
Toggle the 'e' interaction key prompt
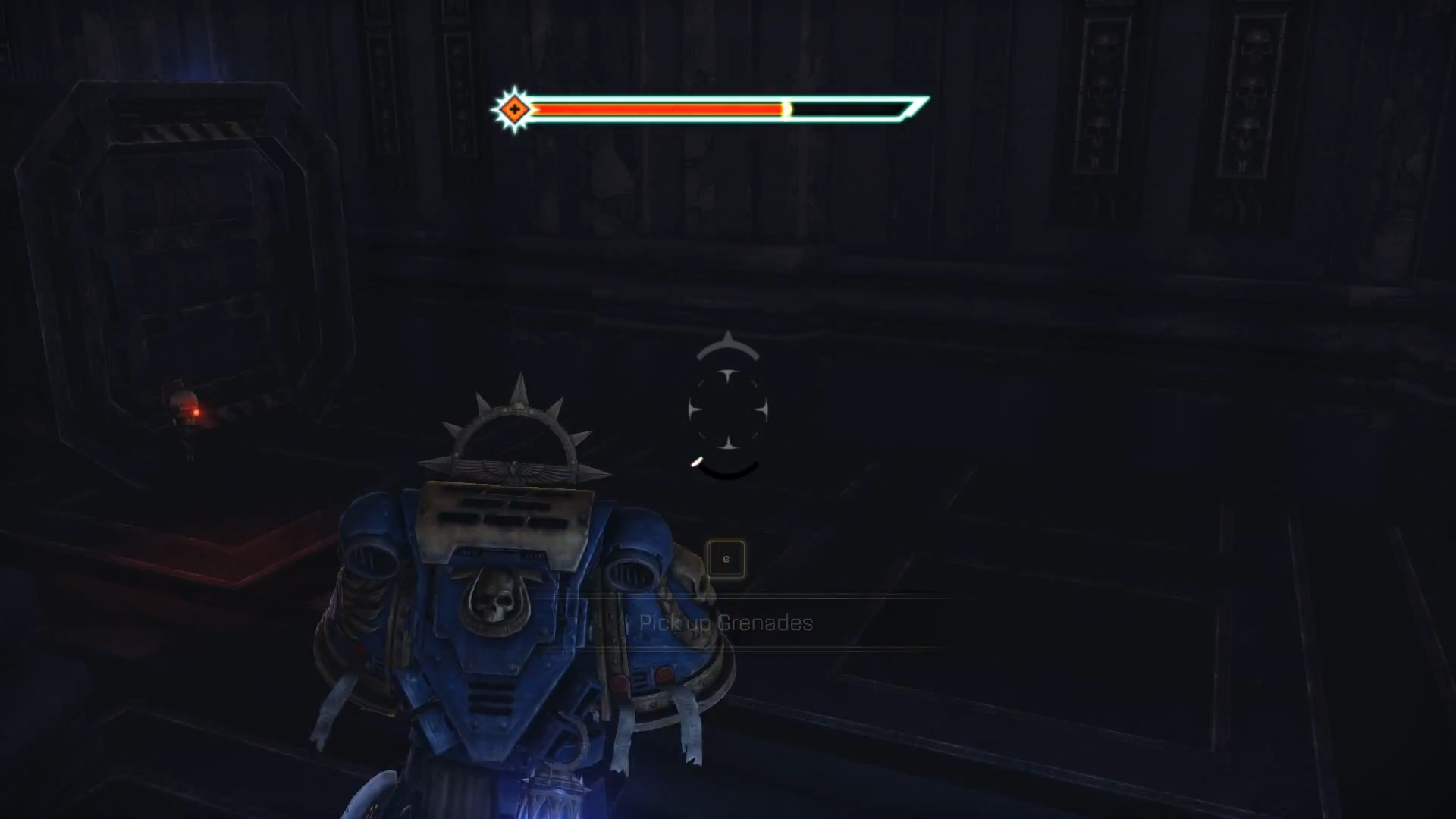tap(726, 558)
